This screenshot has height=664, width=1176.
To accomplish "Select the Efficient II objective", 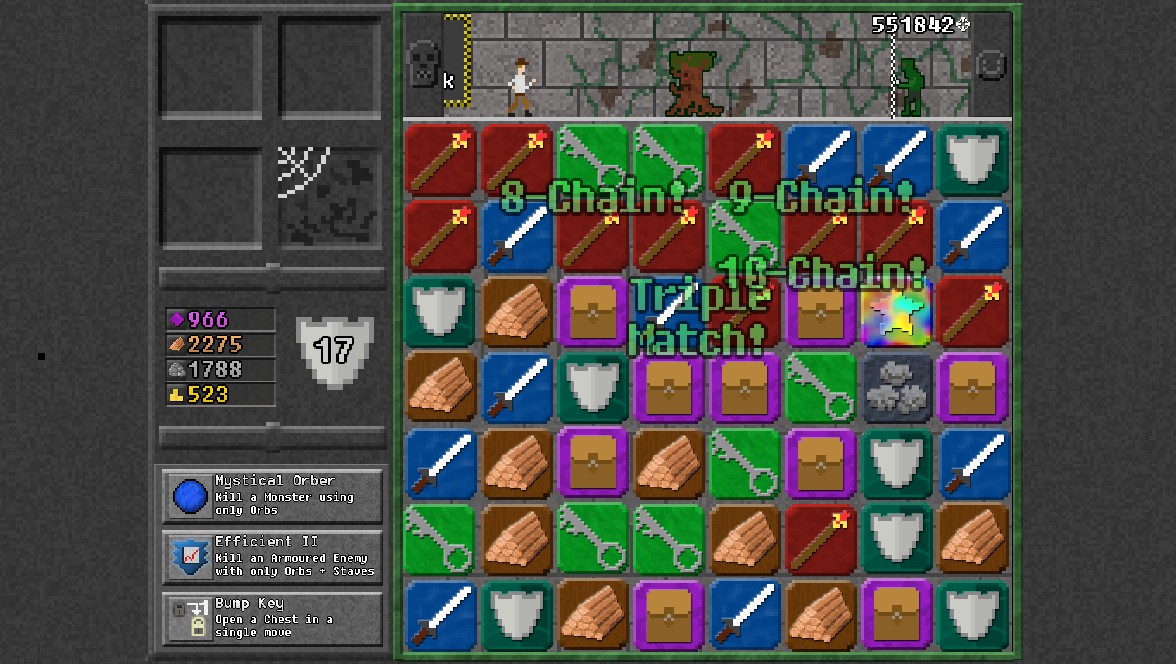I will click(x=272, y=557).
